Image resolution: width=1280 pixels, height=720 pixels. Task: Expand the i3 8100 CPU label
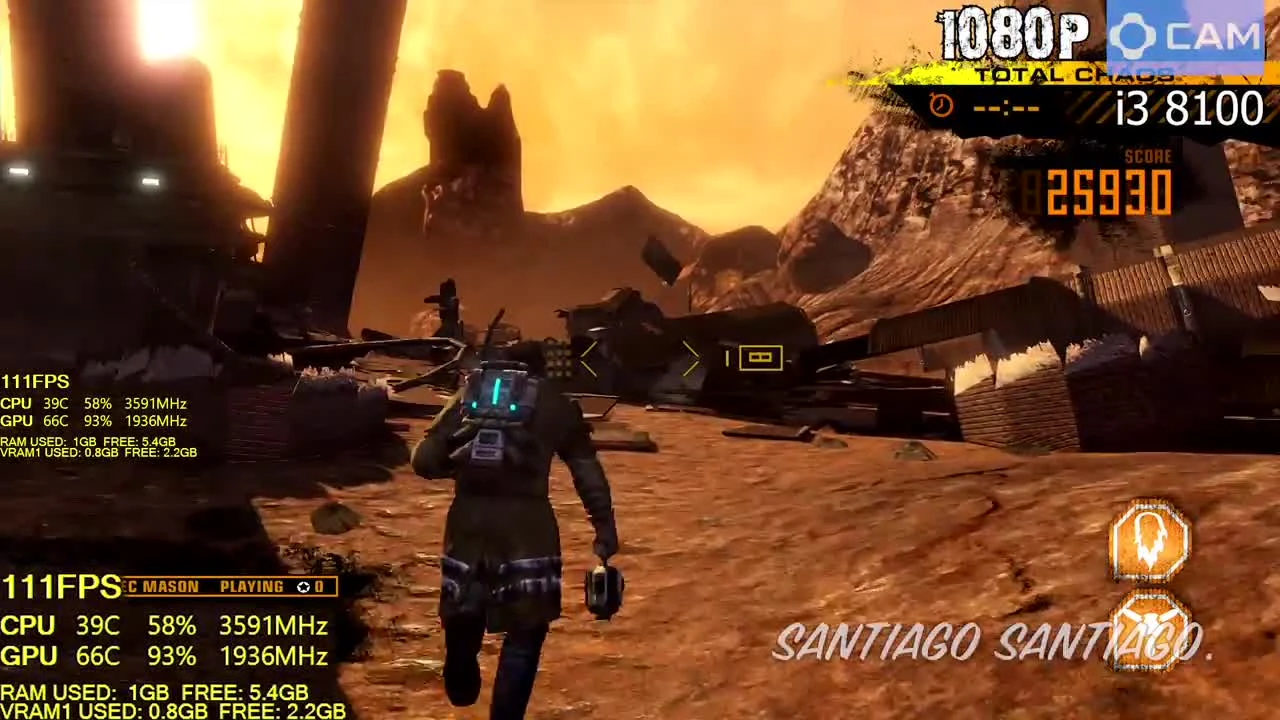point(1188,108)
